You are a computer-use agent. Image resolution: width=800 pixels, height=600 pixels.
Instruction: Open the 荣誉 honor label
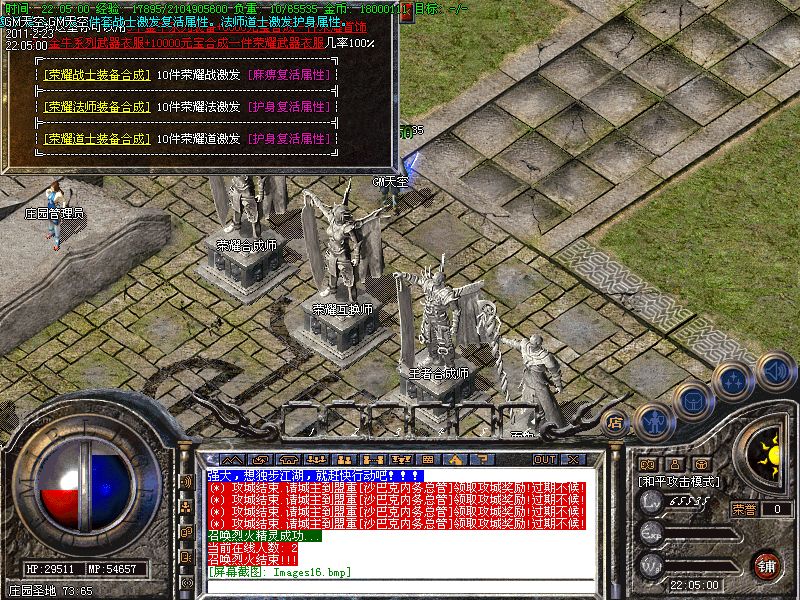tap(743, 509)
